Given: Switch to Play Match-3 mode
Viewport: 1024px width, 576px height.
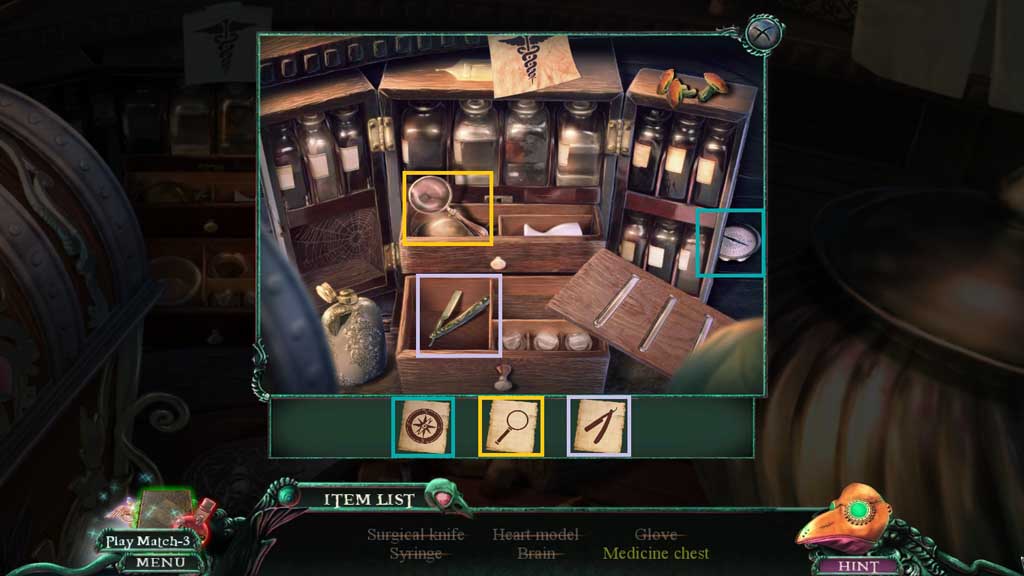Looking at the screenshot, I should (x=149, y=541).
